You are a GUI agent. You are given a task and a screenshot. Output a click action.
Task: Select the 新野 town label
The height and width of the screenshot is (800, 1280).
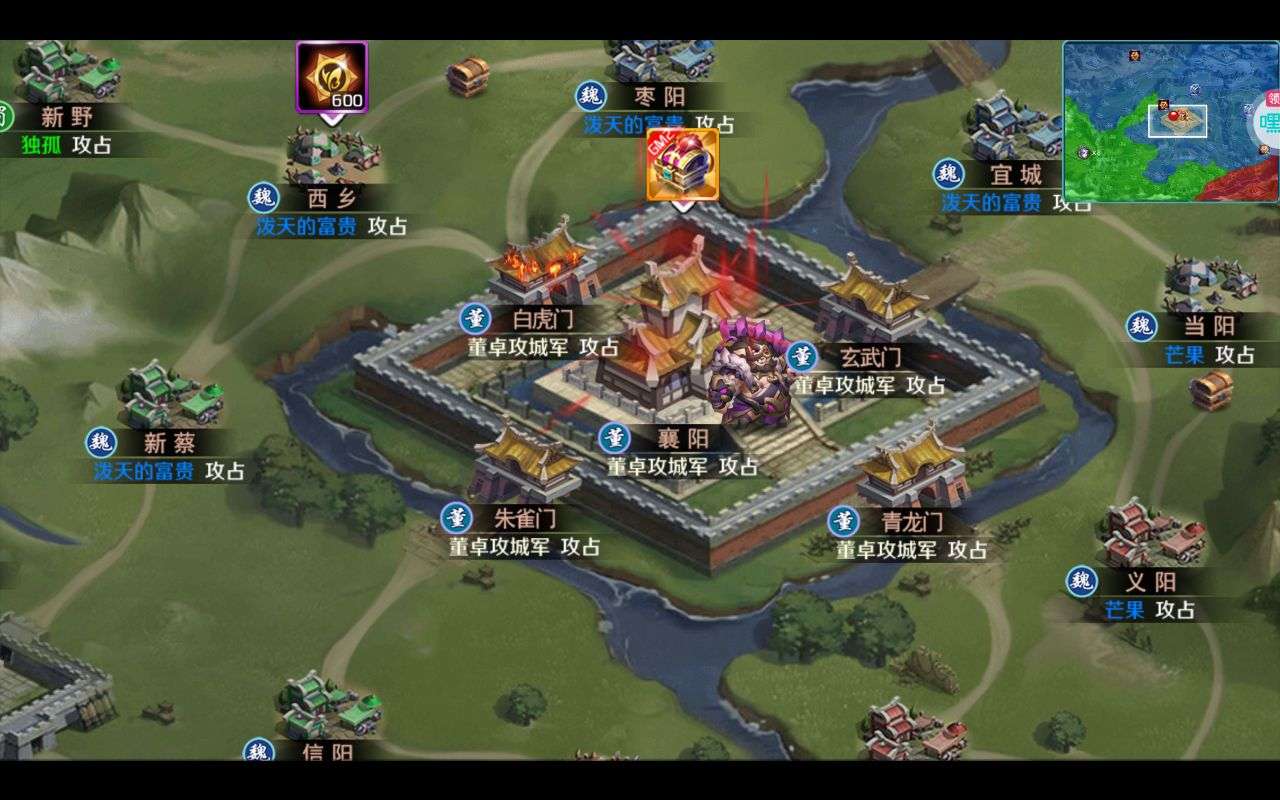pyautogui.click(x=67, y=116)
